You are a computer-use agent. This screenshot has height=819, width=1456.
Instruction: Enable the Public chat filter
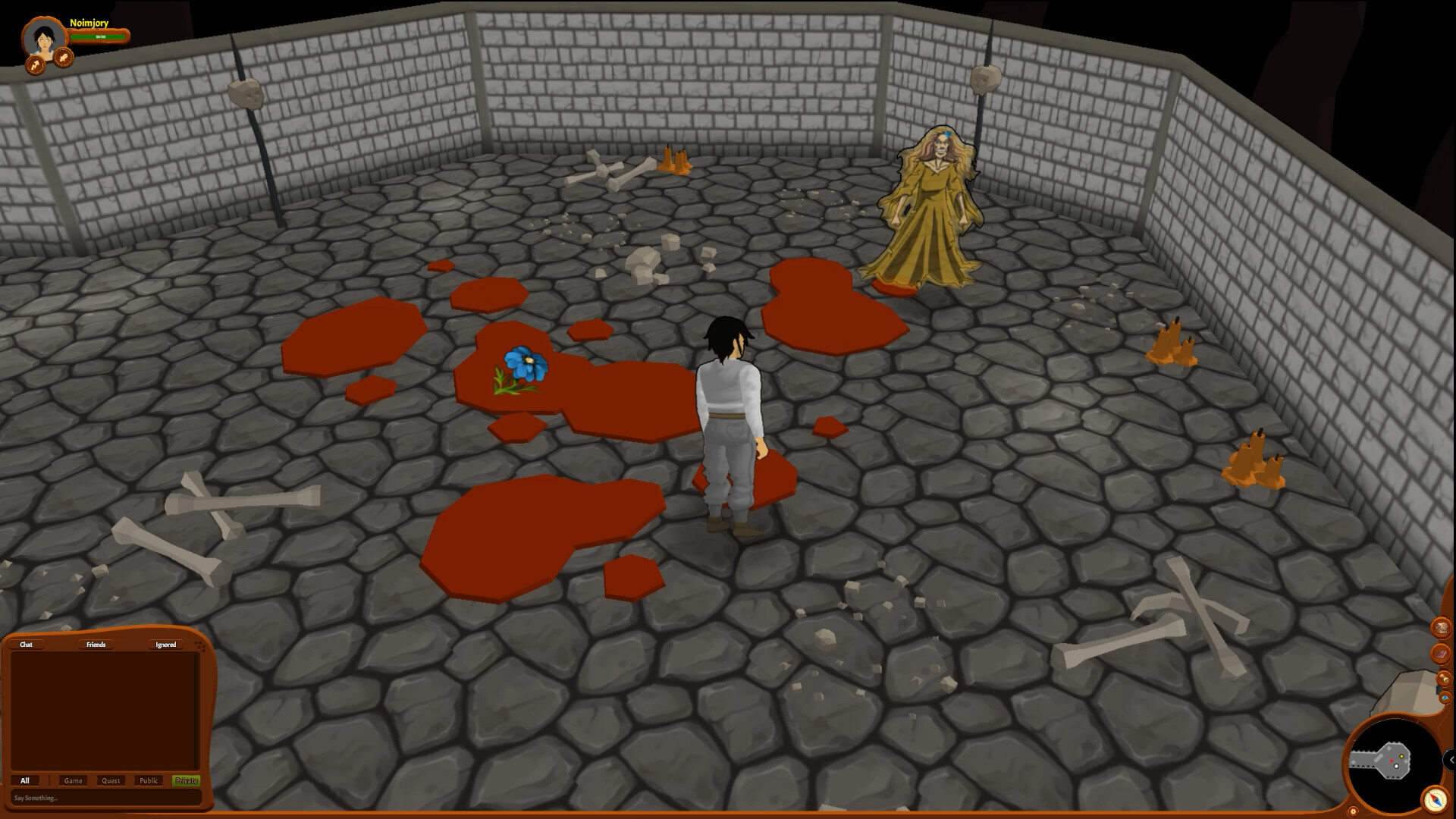pos(149,780)
